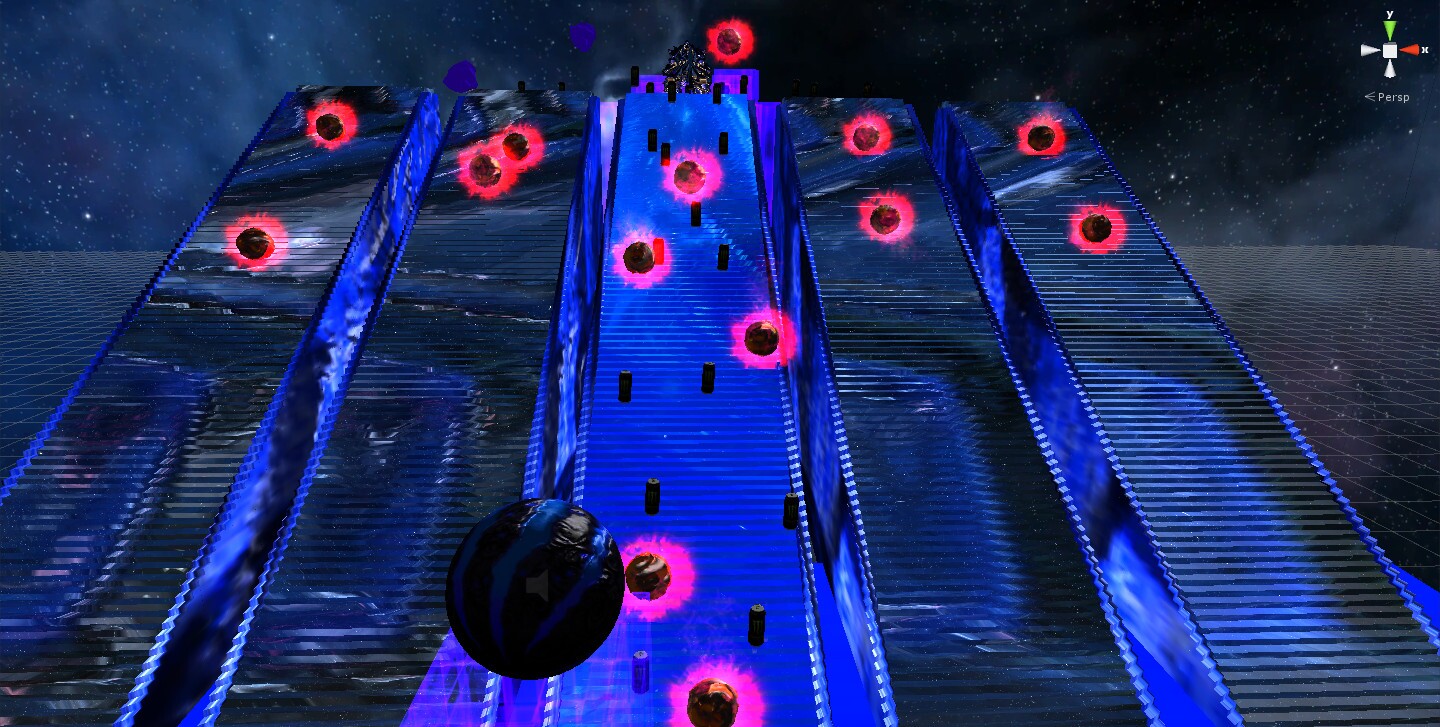Click the white left-facing gizmo cone
Viewport: 1440px width, 727px height.
click(1370, 50)
